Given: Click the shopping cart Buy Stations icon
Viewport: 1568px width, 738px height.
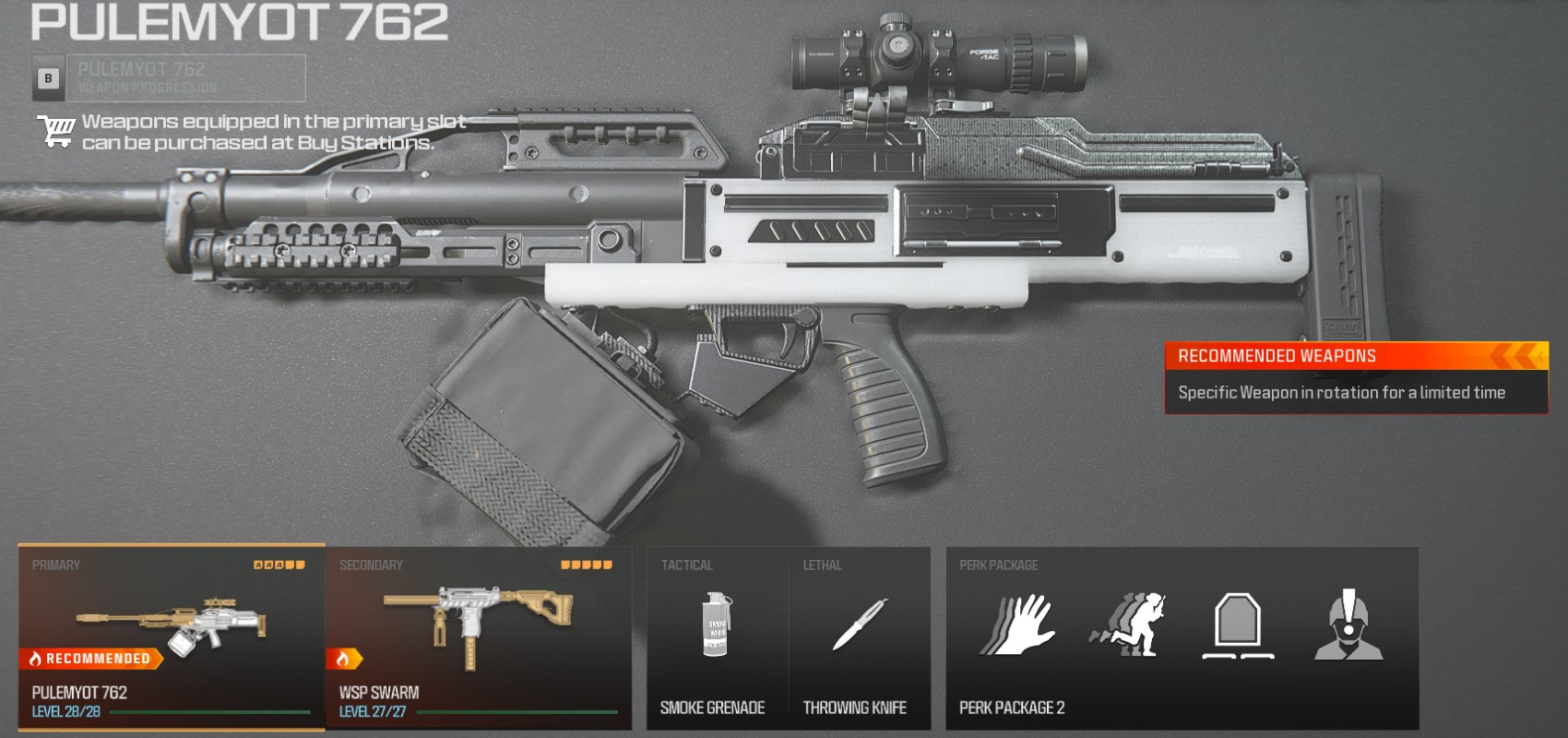Looking at the screenshot, I should click(57, 129).
